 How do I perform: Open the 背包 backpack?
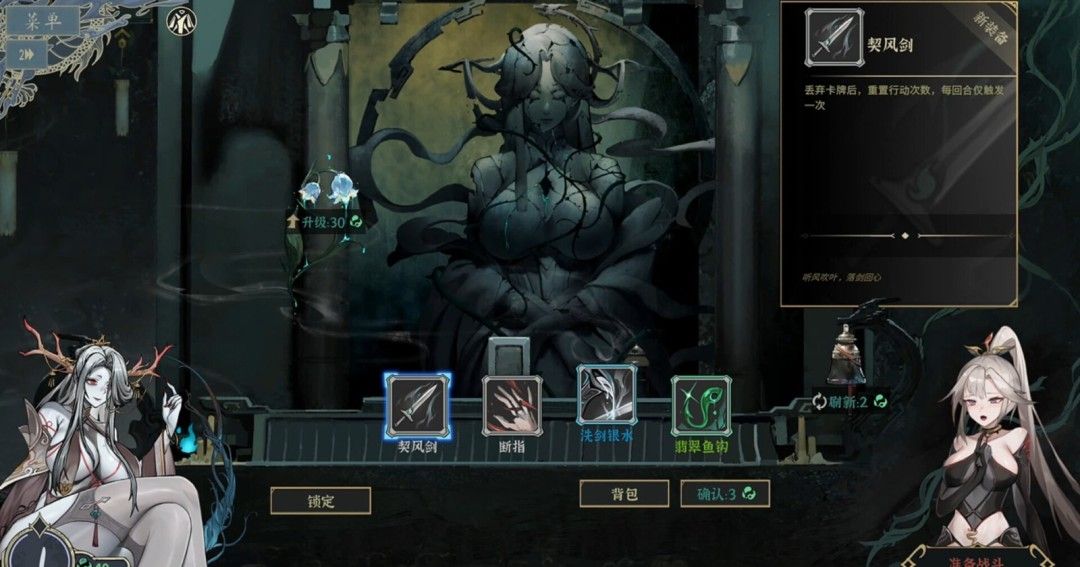tap(624, 493)
